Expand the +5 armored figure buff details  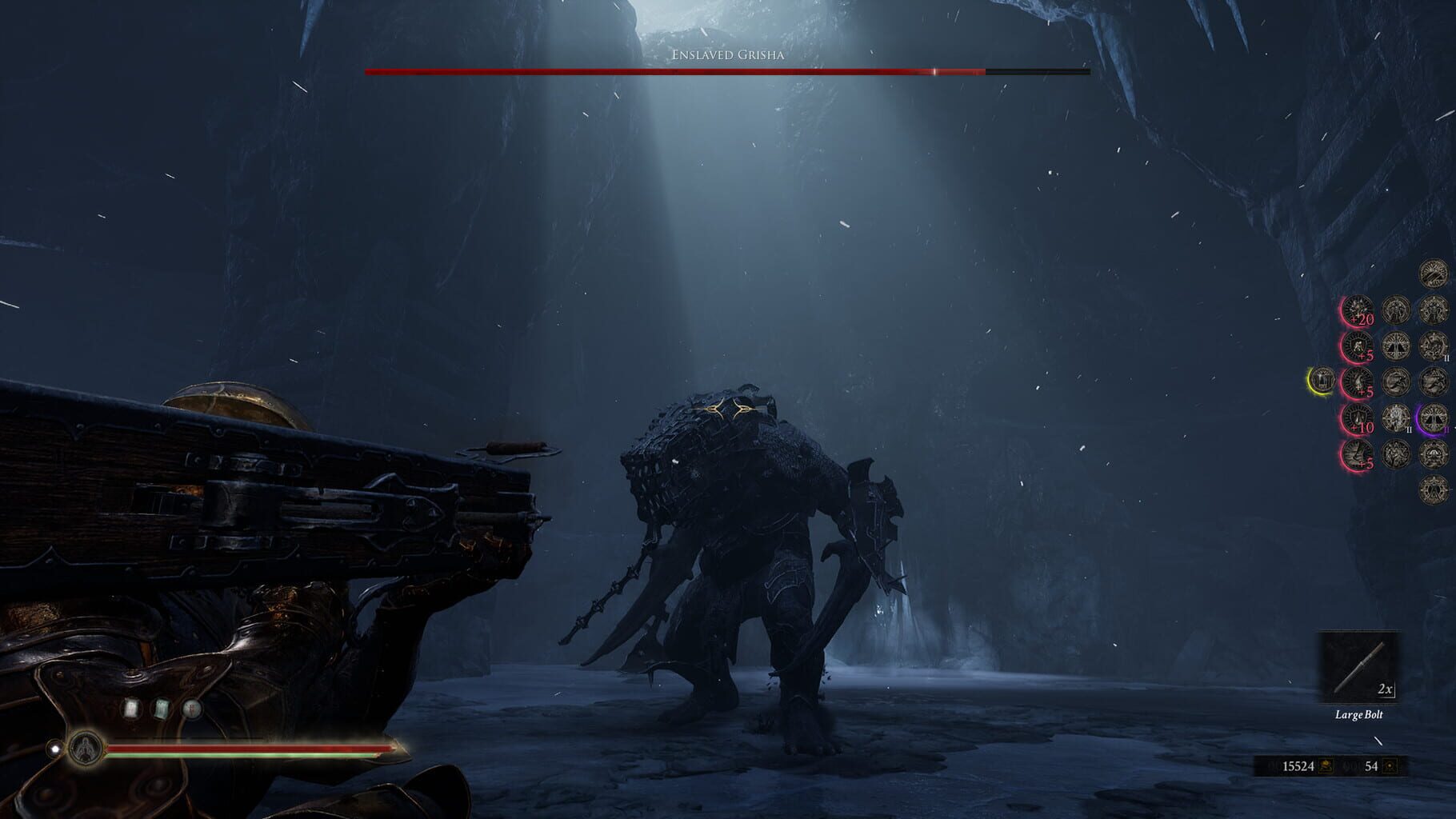tap(1358, 345)
